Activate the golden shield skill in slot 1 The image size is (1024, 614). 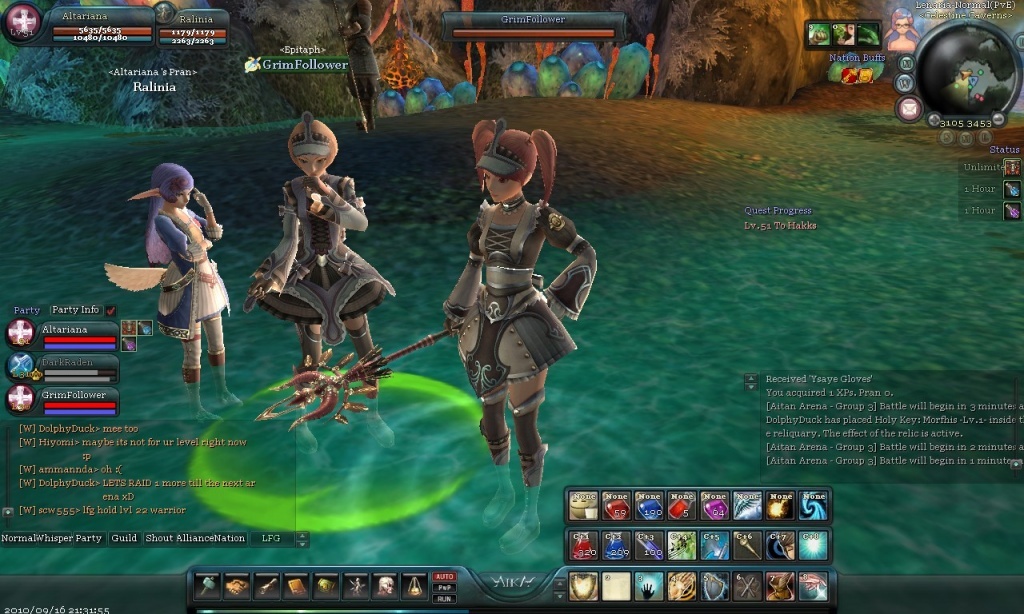pos(583,586)
